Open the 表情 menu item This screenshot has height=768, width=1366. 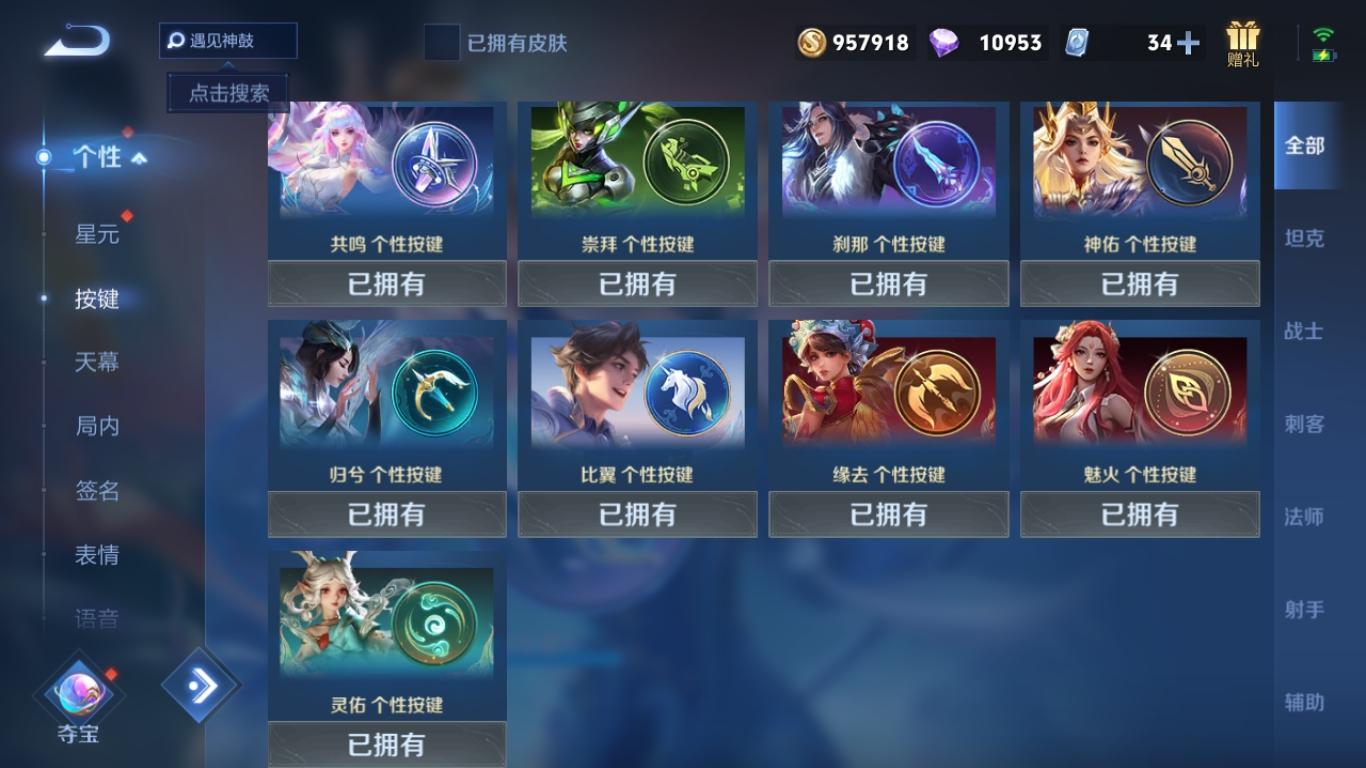click(x=96, y=556)
